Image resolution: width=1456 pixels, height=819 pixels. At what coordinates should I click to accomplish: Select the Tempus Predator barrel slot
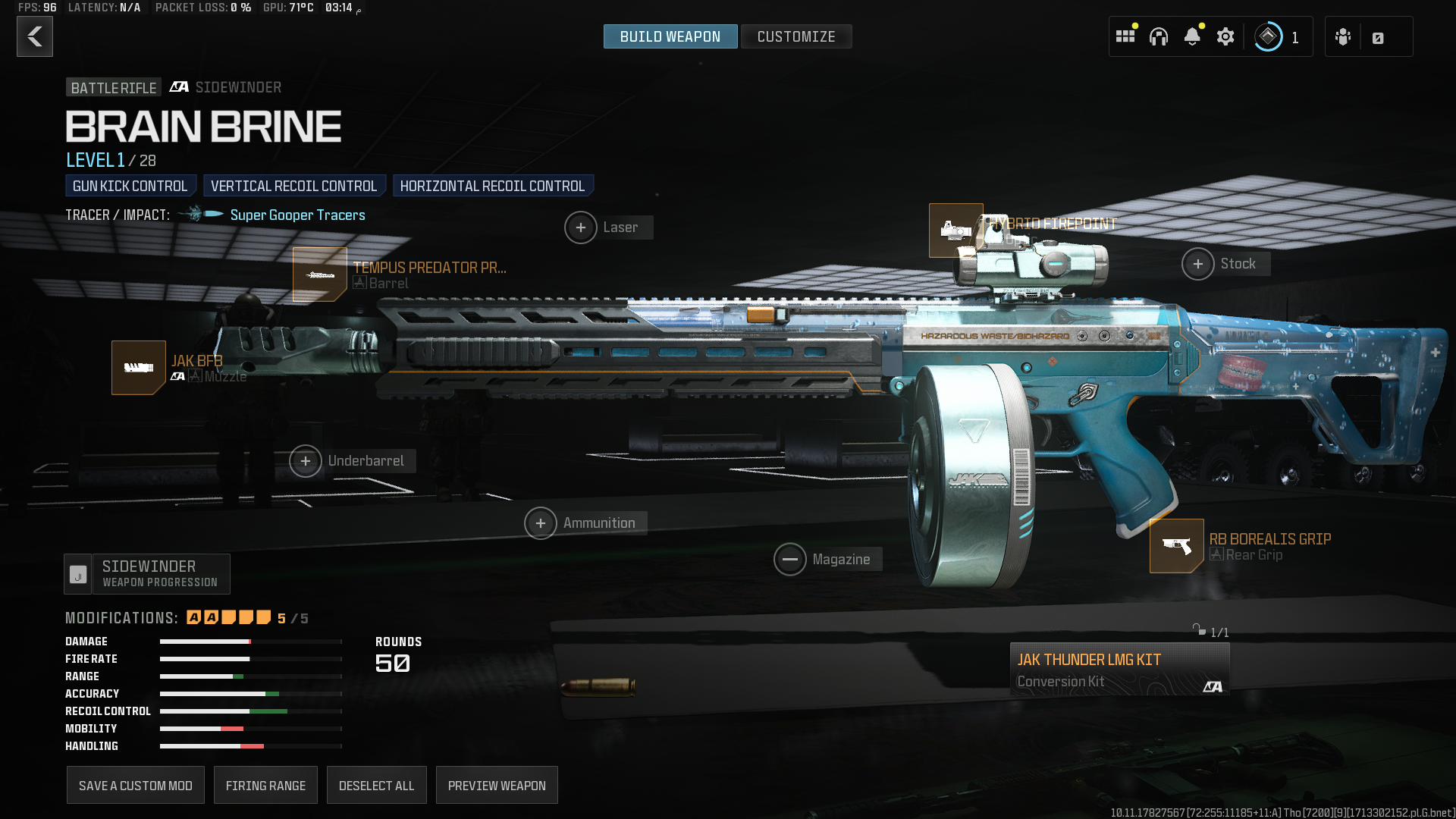click(x=320, y=275)
